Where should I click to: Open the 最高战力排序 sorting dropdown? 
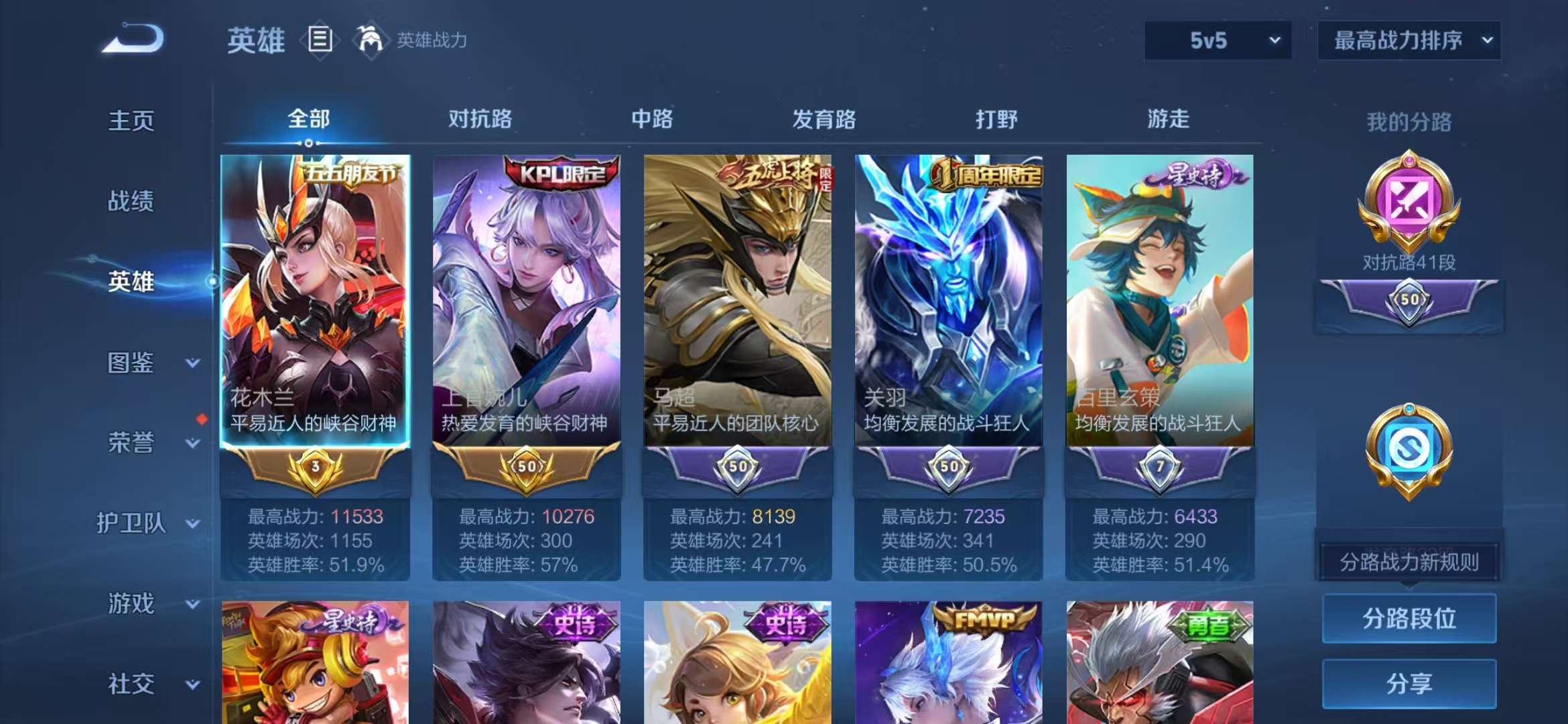point(1409,40)
